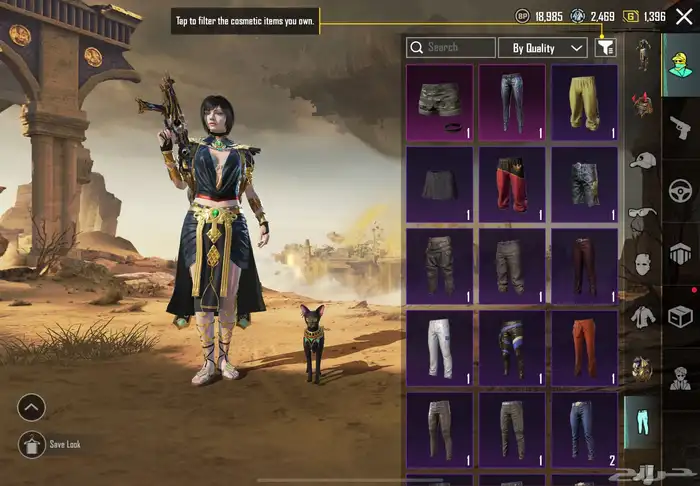Select the orange pants
This screenshot has height=486, width=700.
point(584,344)
